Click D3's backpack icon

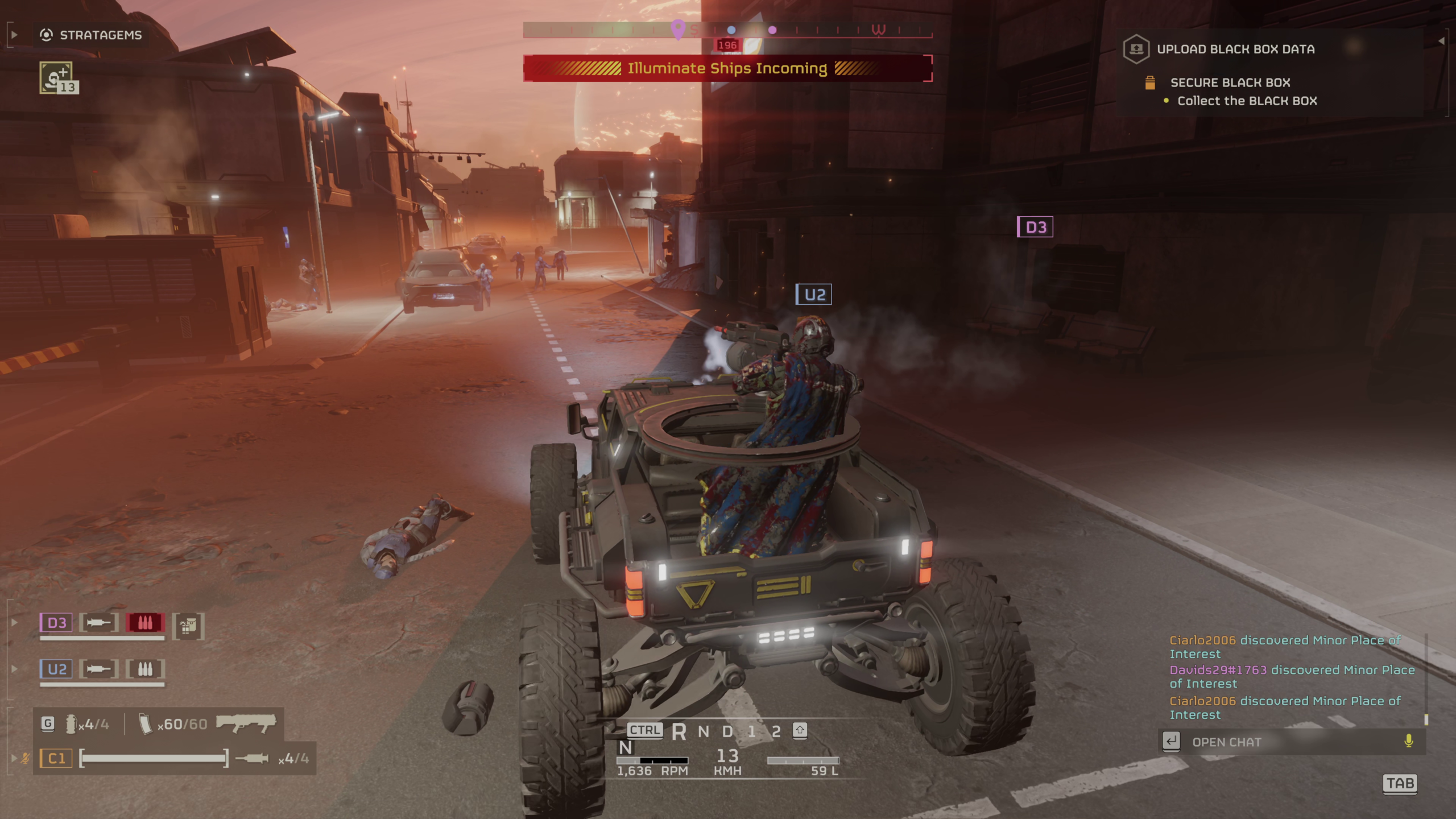[188, 626]
